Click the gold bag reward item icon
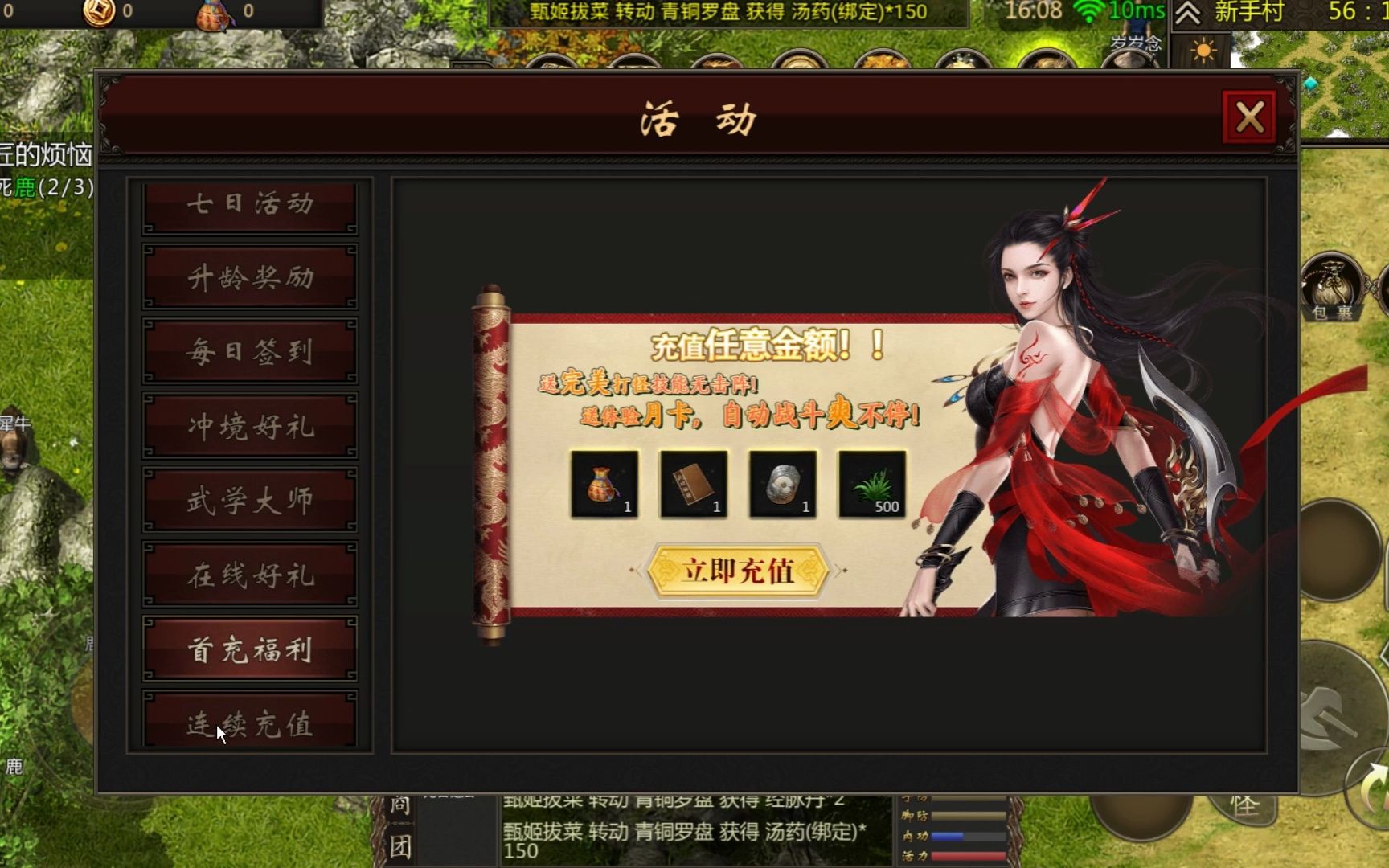 coord(604,482)
